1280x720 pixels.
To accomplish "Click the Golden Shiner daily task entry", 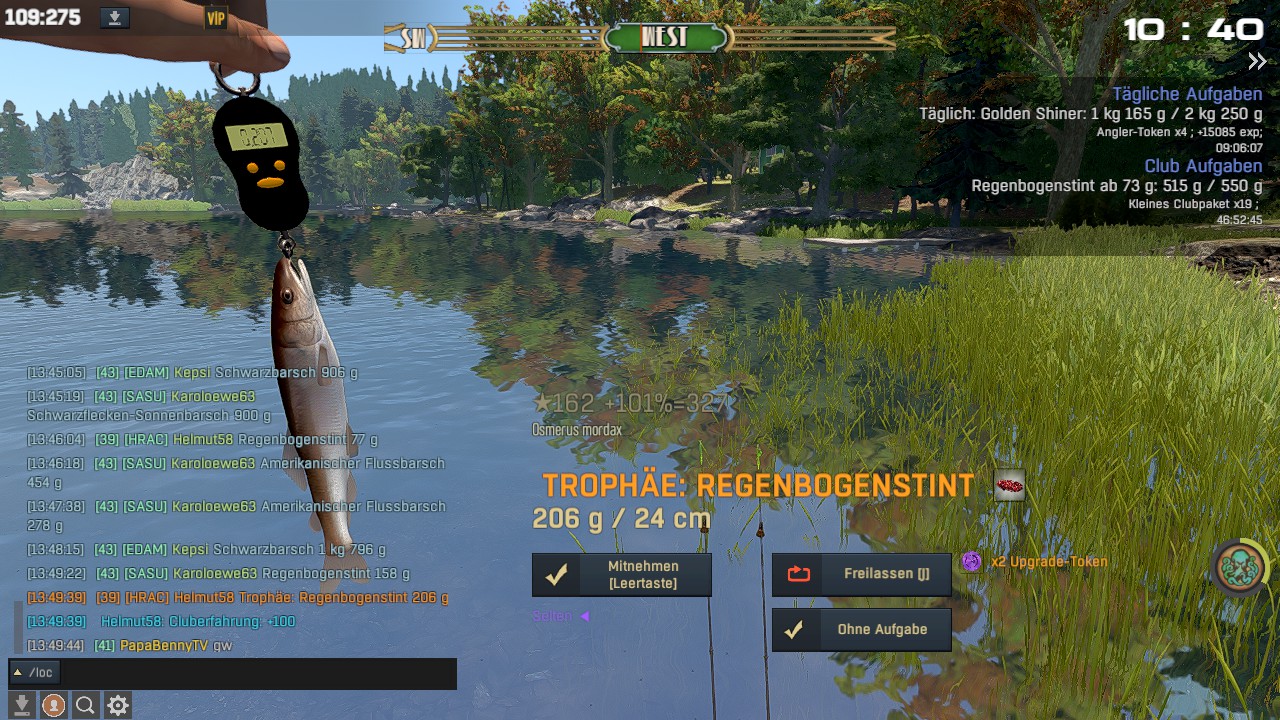I will pyautogui.click(x=1090, y=114).
